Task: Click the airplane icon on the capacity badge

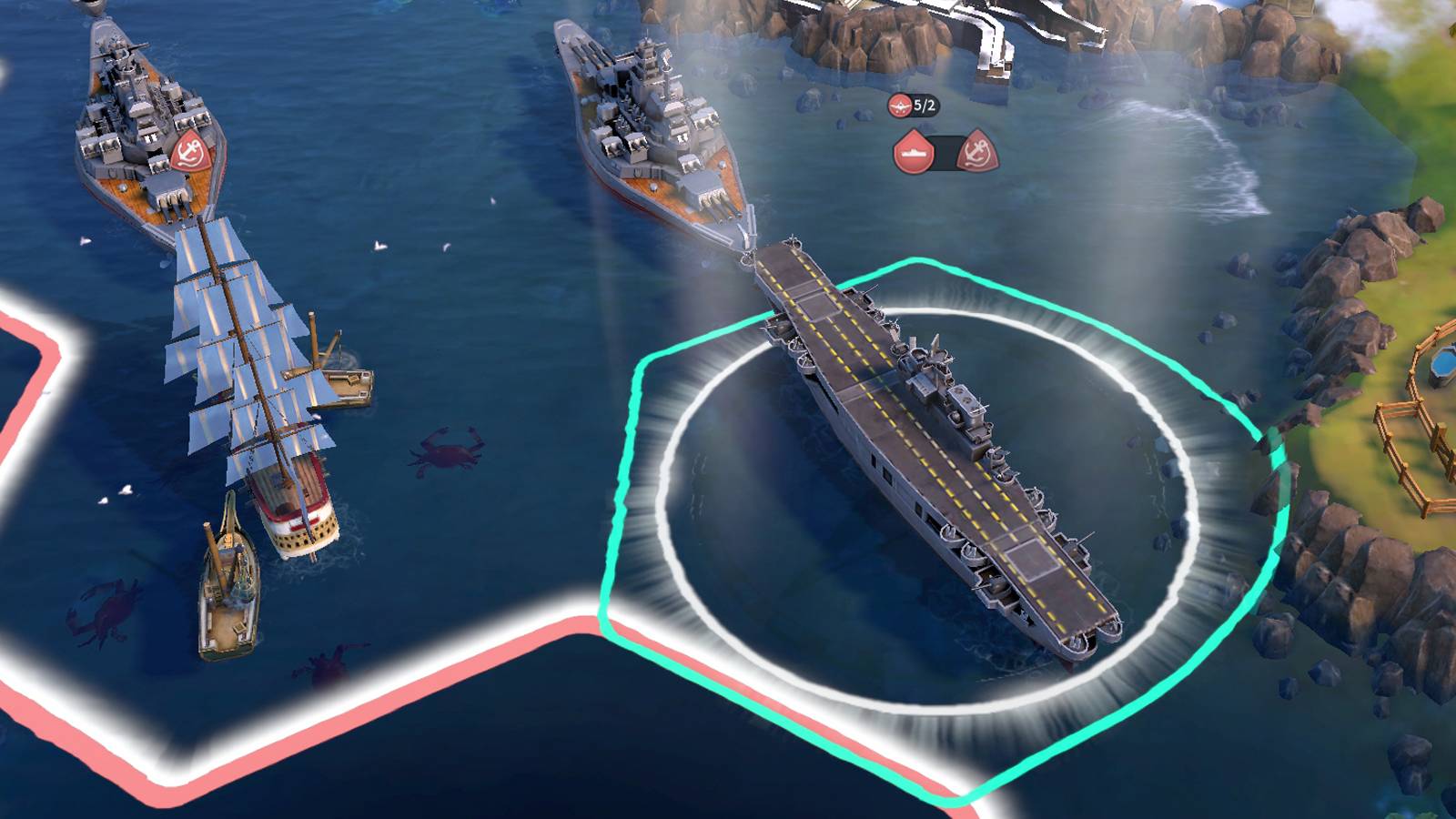Action: [x=899, y=104]
